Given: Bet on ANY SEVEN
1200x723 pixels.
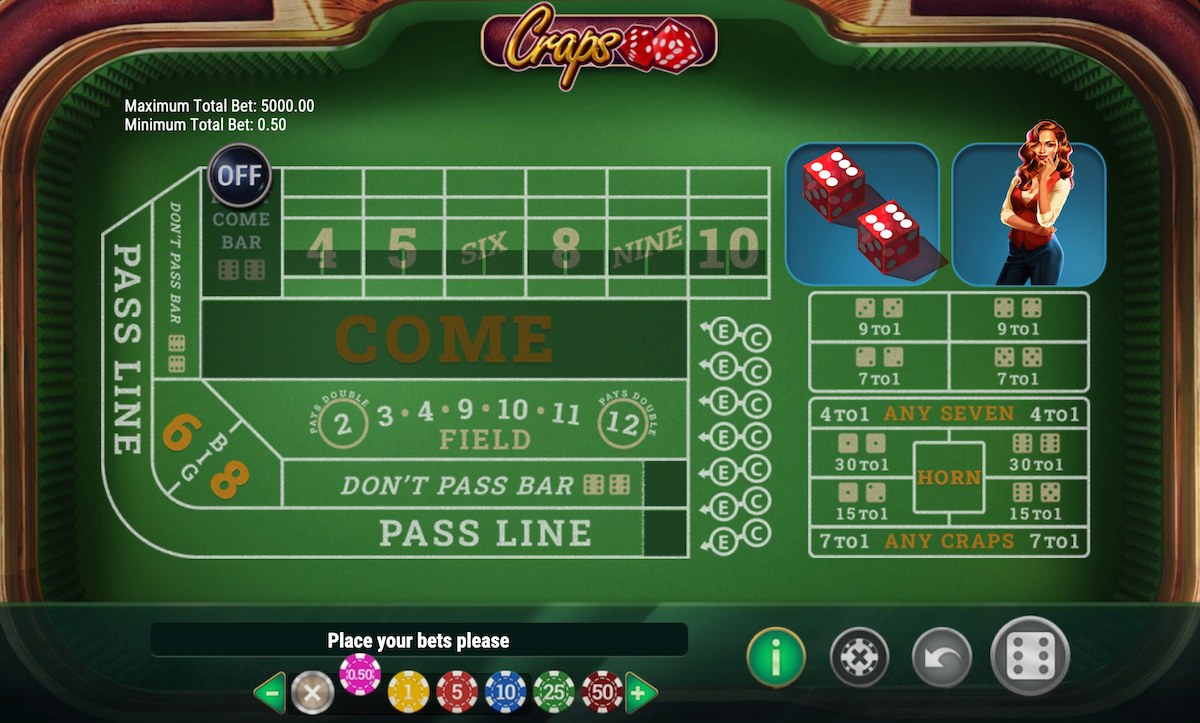Looking at the screenshot, I should [x=948, y=413].
